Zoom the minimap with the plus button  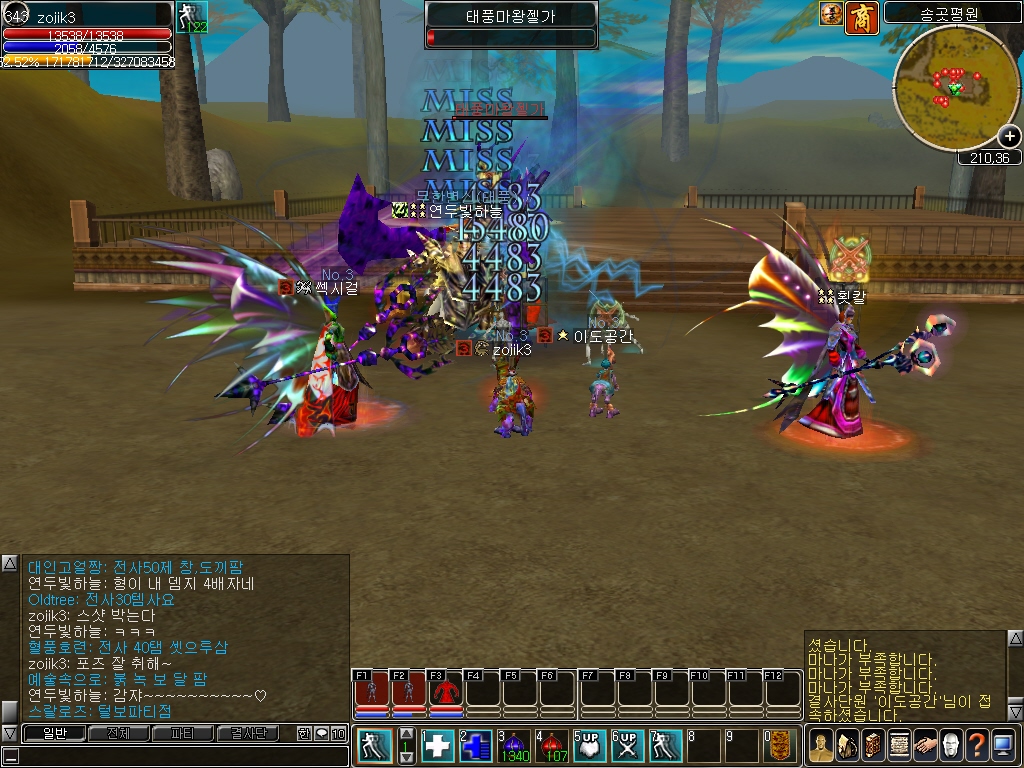point(1009,137)
